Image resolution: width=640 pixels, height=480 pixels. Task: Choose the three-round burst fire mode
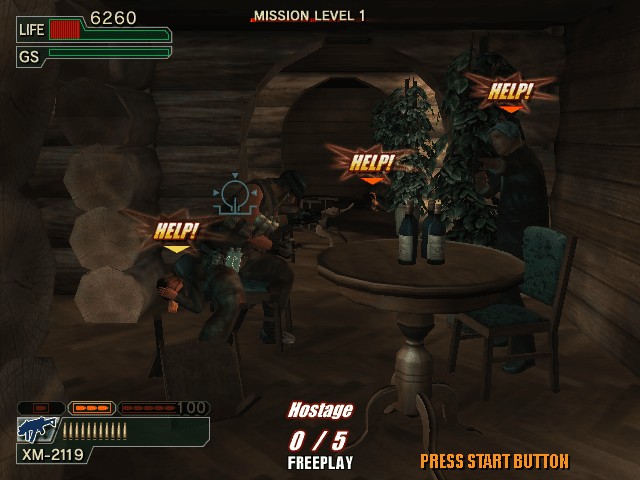pos(91,408)
